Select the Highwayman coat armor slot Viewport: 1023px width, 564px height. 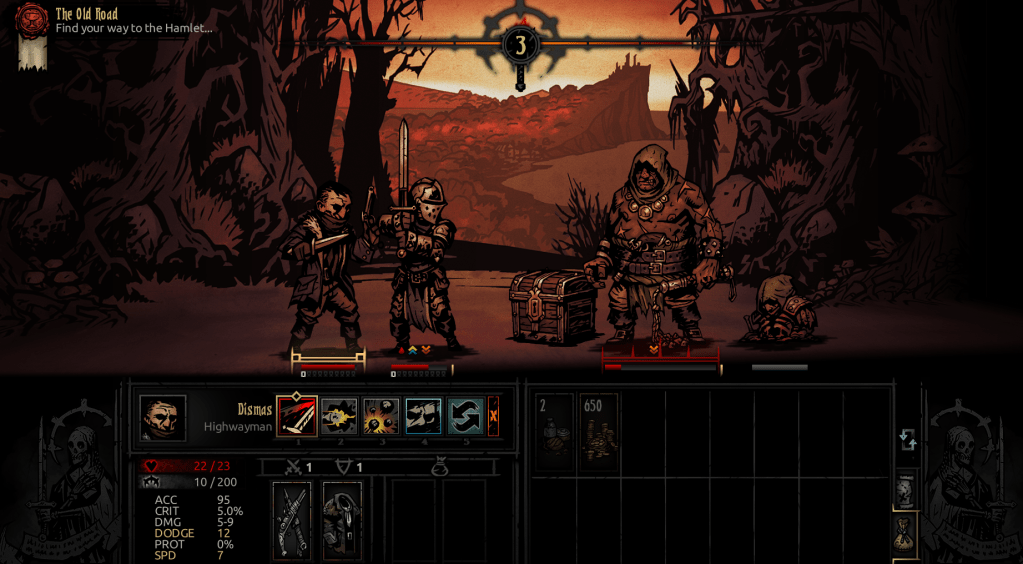pyautogui.click(x=342, y=520)
